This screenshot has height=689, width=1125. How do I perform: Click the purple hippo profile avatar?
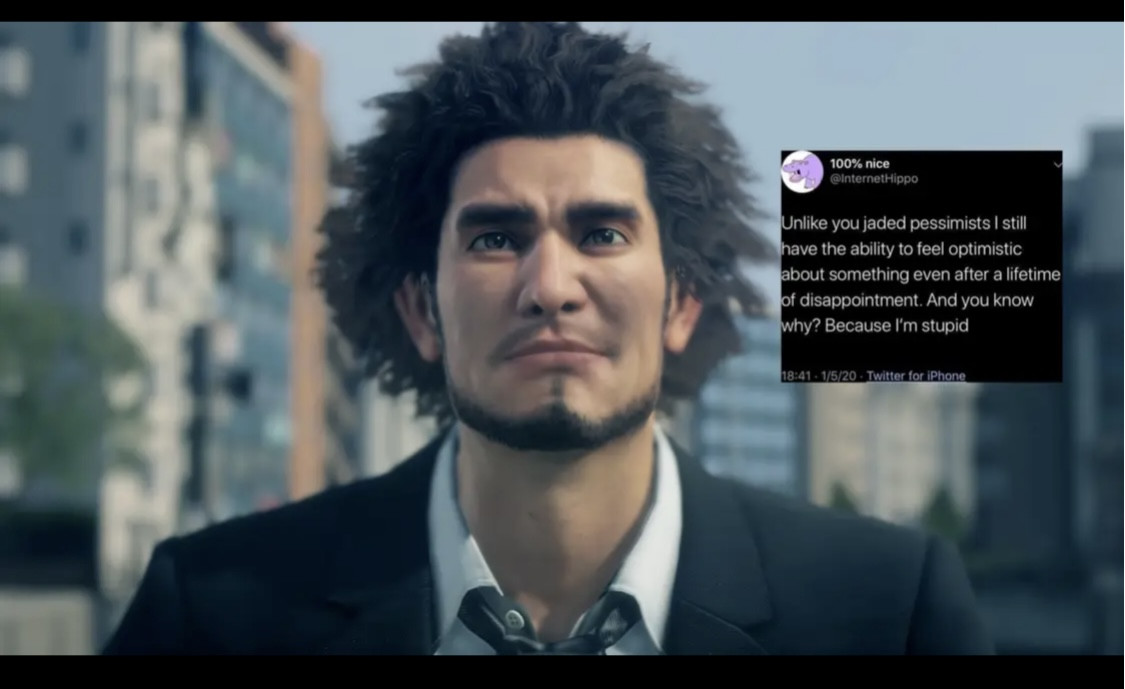tap(803, 172)
